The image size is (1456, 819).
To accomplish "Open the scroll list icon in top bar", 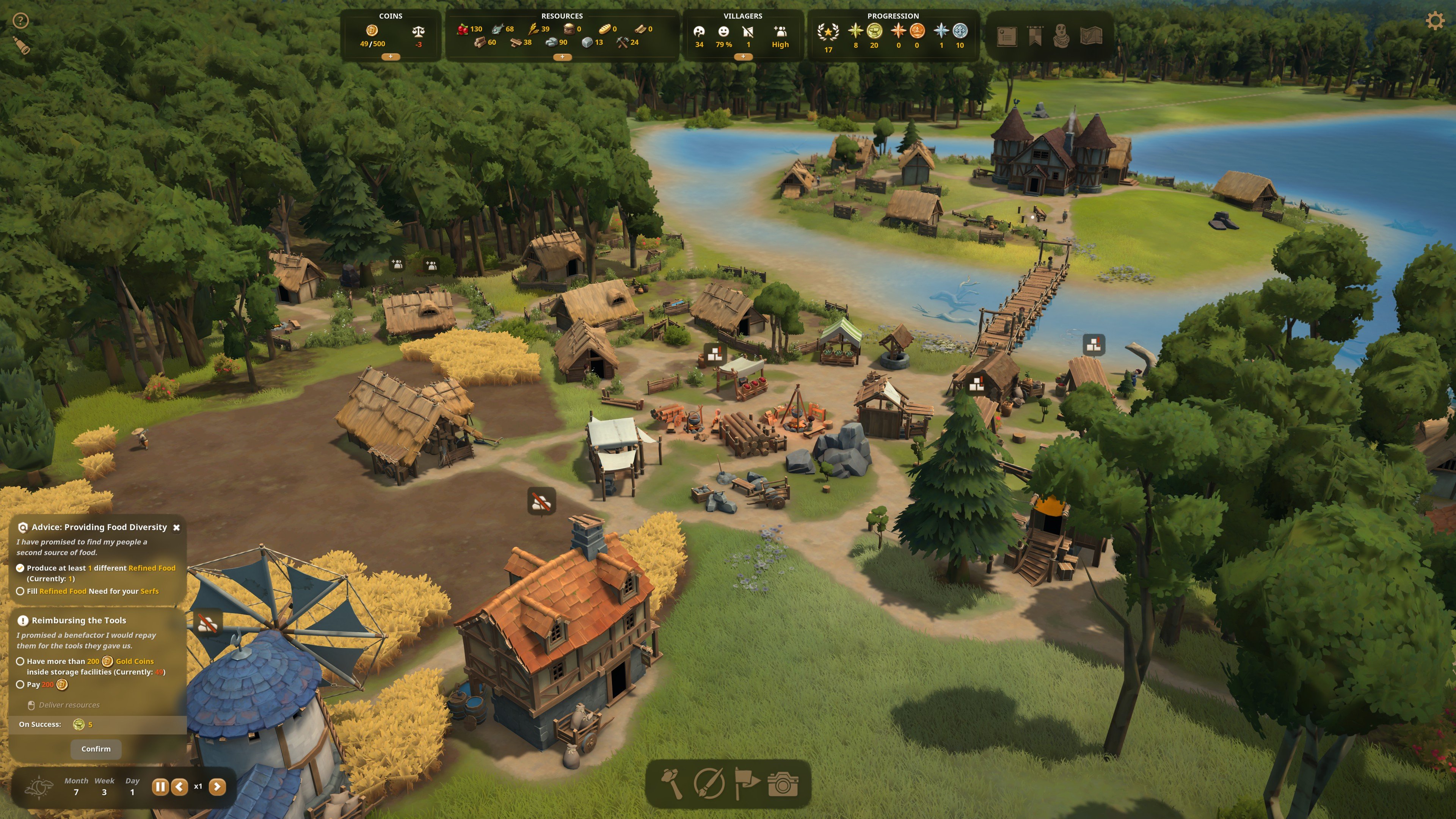I will [x=1007, y=37].
